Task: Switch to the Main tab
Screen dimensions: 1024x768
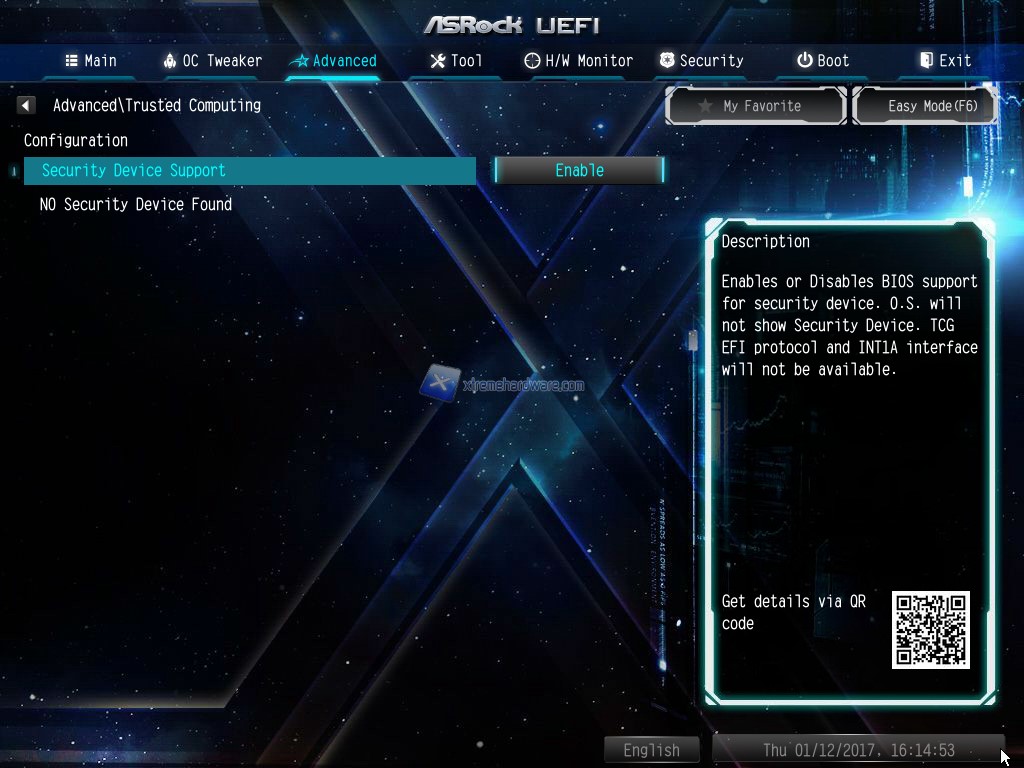Action: [x=91, y=61]
